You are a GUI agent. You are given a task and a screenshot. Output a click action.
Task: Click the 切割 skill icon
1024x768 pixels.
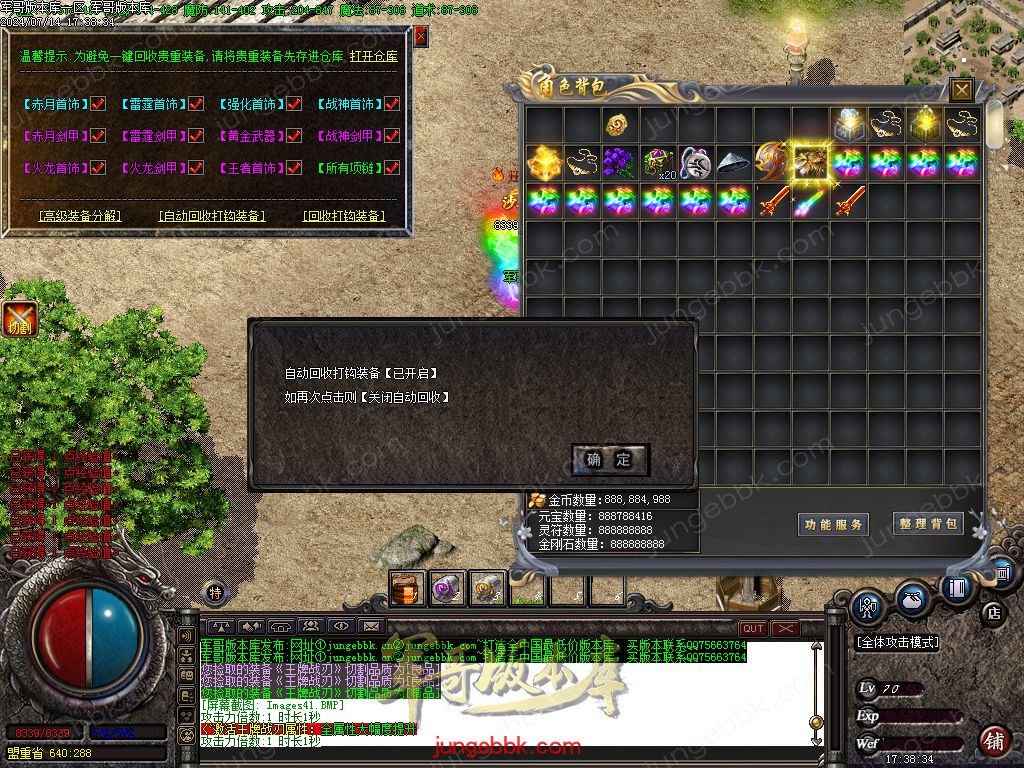[19, 318]
